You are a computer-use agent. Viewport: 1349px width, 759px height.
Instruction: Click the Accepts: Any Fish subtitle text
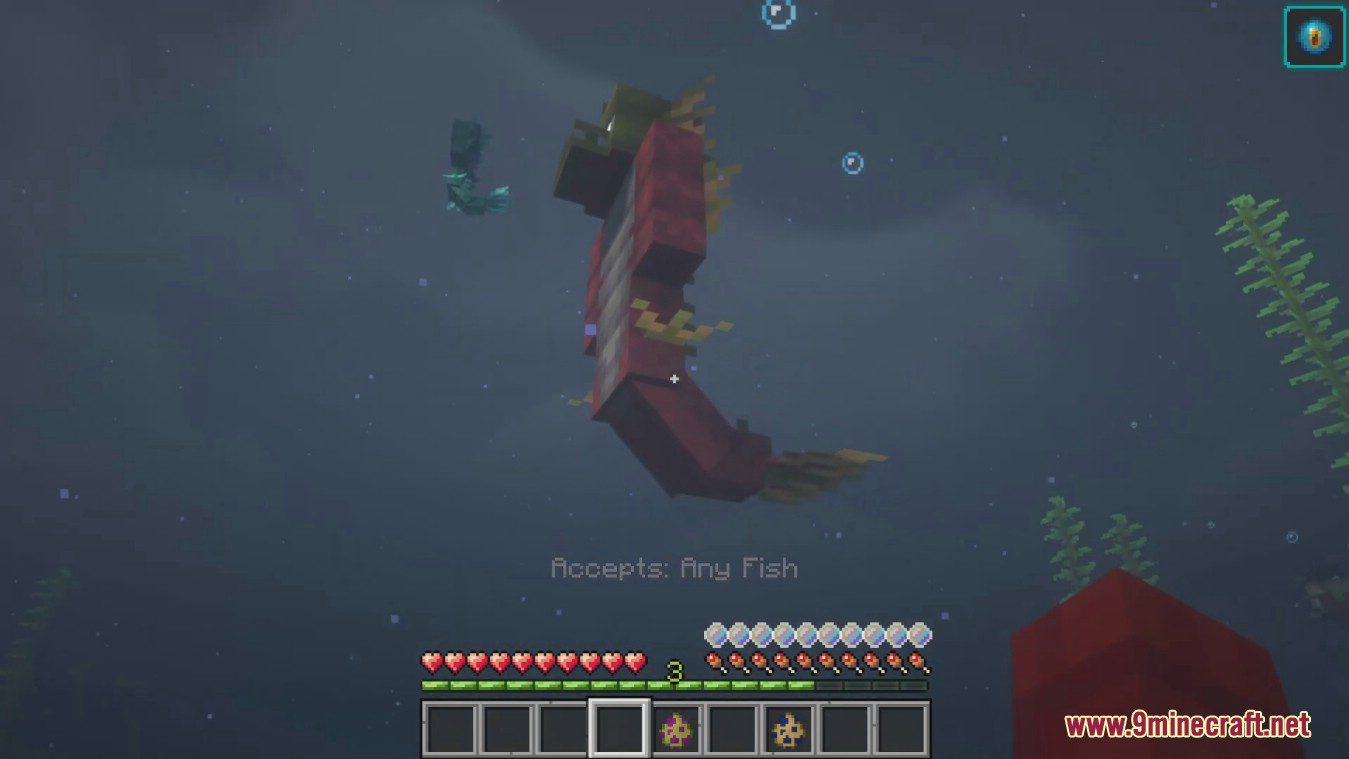[x=675, y=568]
